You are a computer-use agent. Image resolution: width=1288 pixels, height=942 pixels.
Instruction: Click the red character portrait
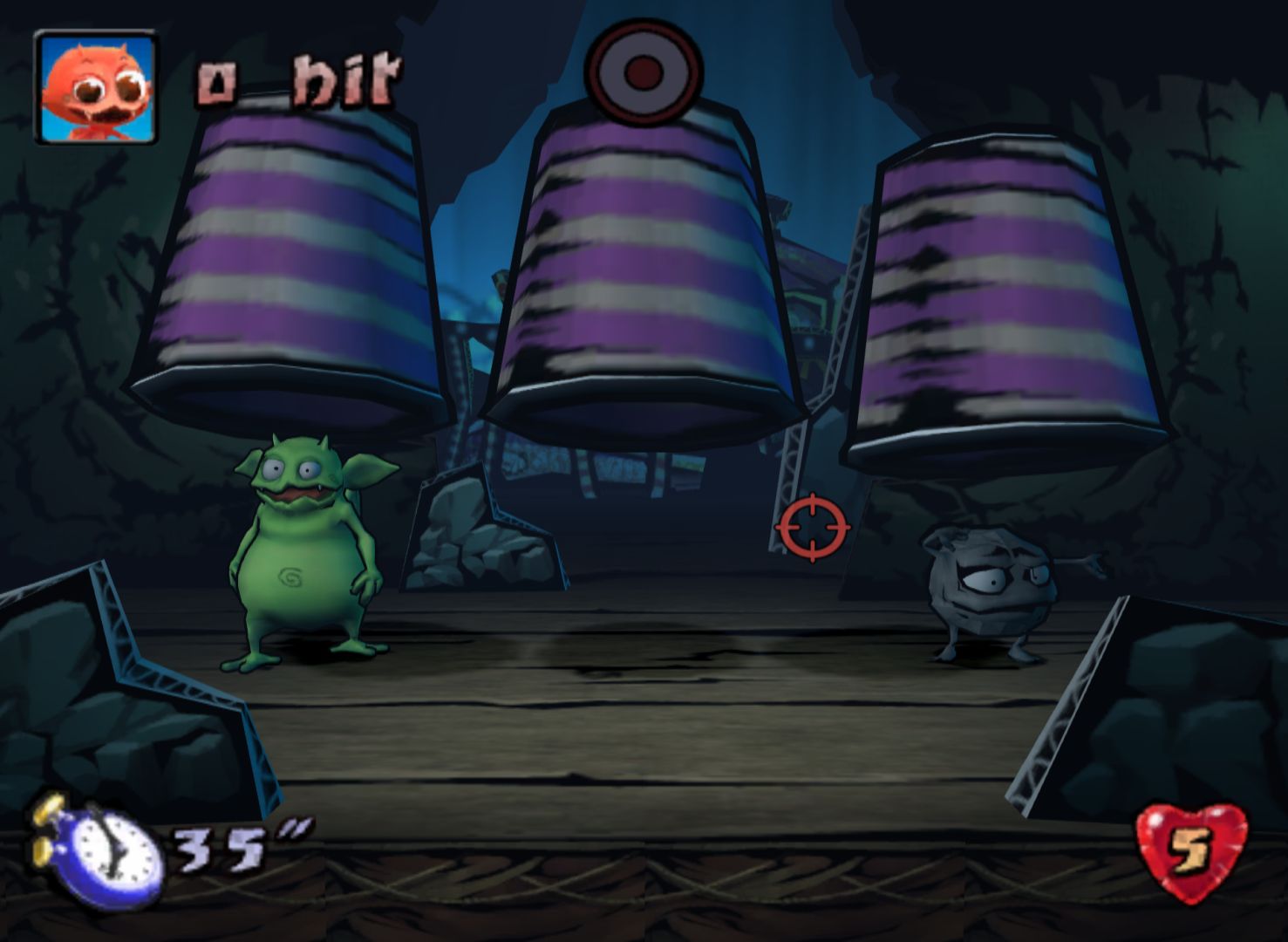pos(95,86)
